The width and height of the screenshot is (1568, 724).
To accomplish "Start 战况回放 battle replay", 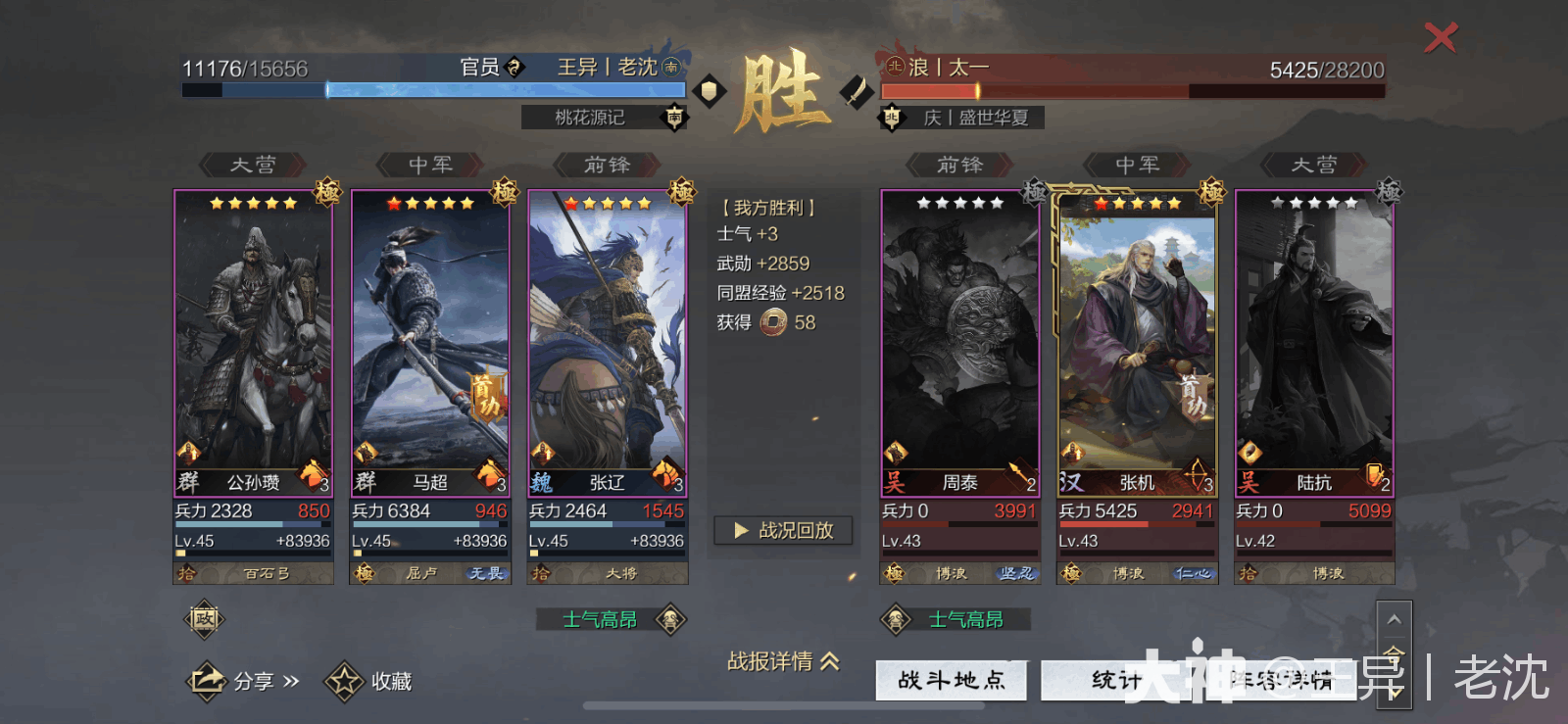I will [782, 530].
